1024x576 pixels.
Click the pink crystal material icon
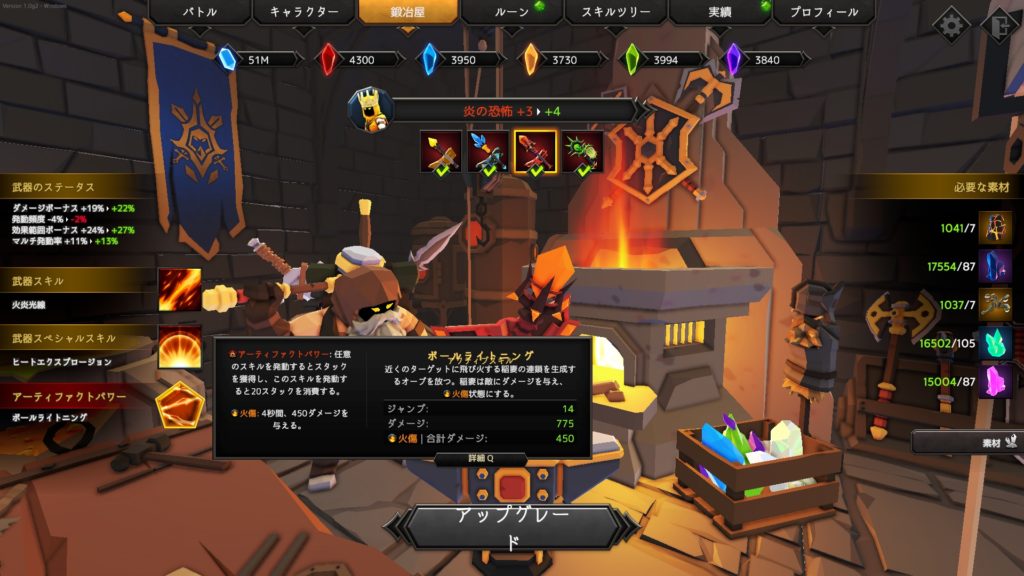(995, 381)
